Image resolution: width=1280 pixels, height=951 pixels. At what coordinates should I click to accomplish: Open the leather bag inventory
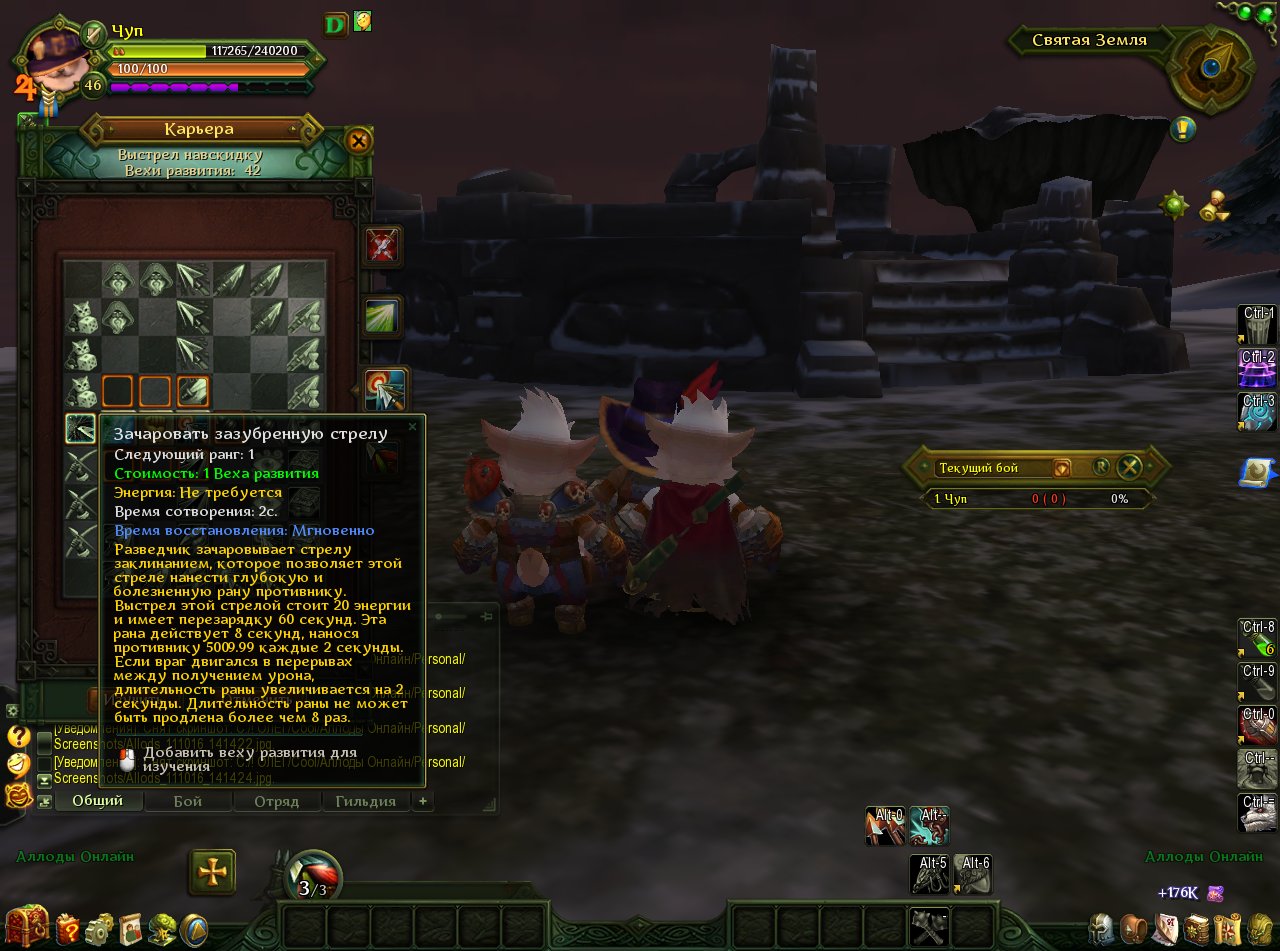coord(1133,929)
